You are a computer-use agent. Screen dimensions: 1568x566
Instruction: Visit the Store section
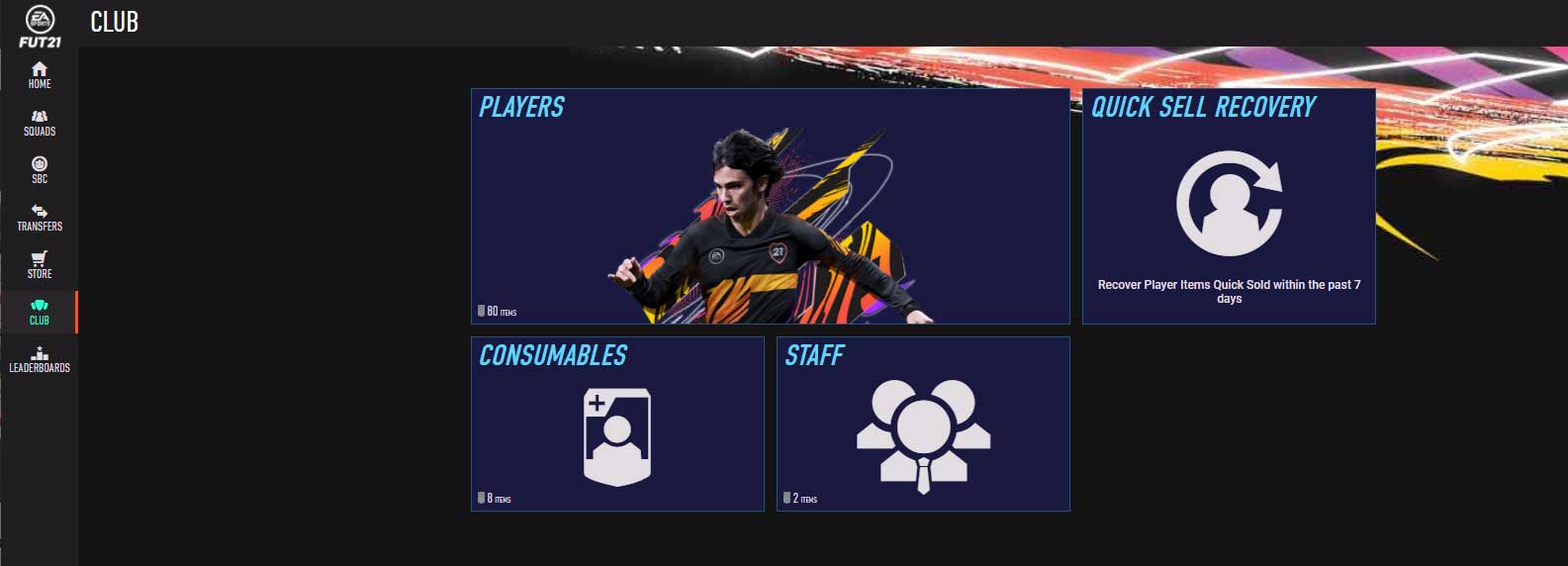(x=39, y=264)
